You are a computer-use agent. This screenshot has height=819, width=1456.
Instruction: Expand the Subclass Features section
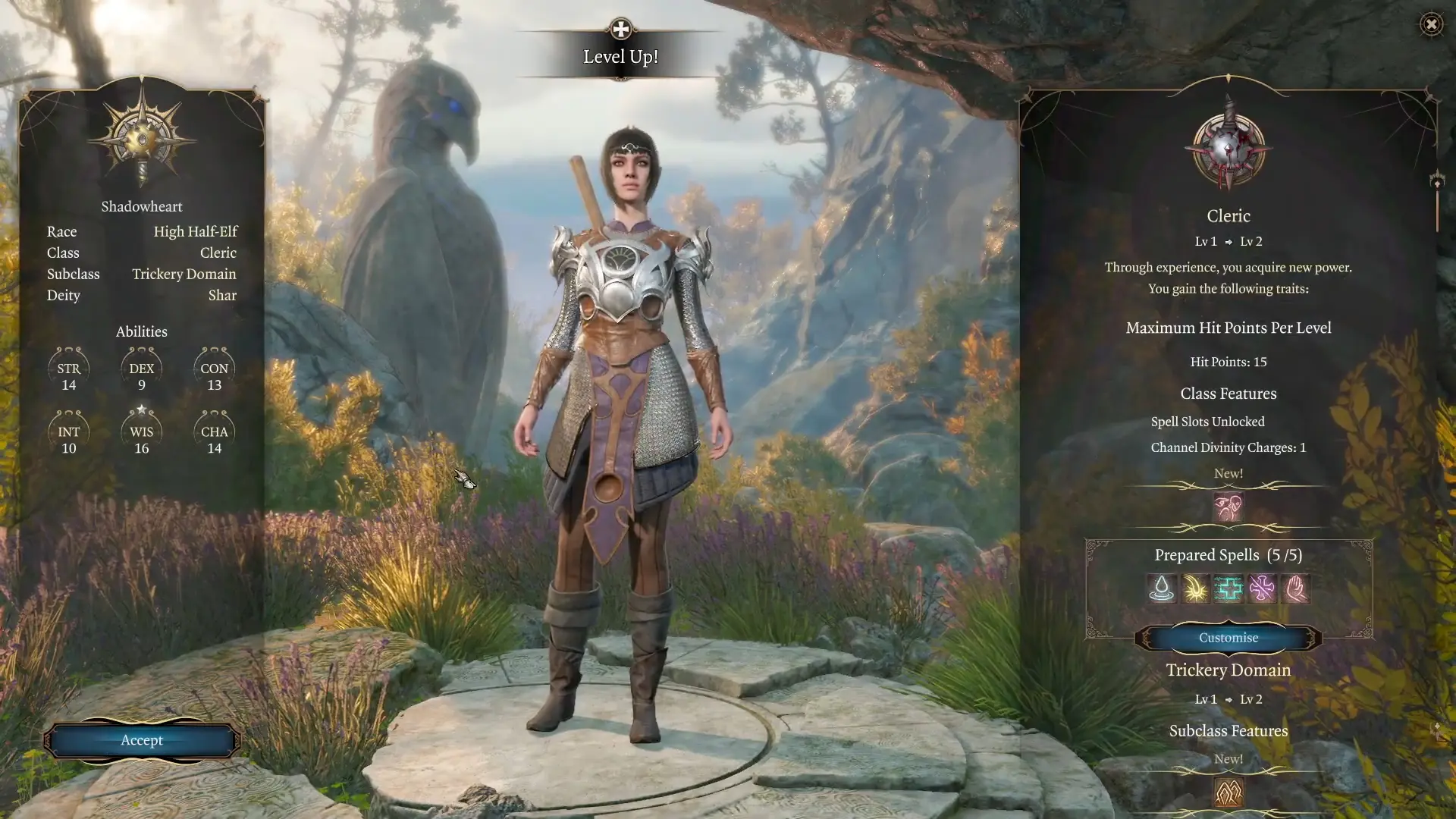pos(1228,730)
